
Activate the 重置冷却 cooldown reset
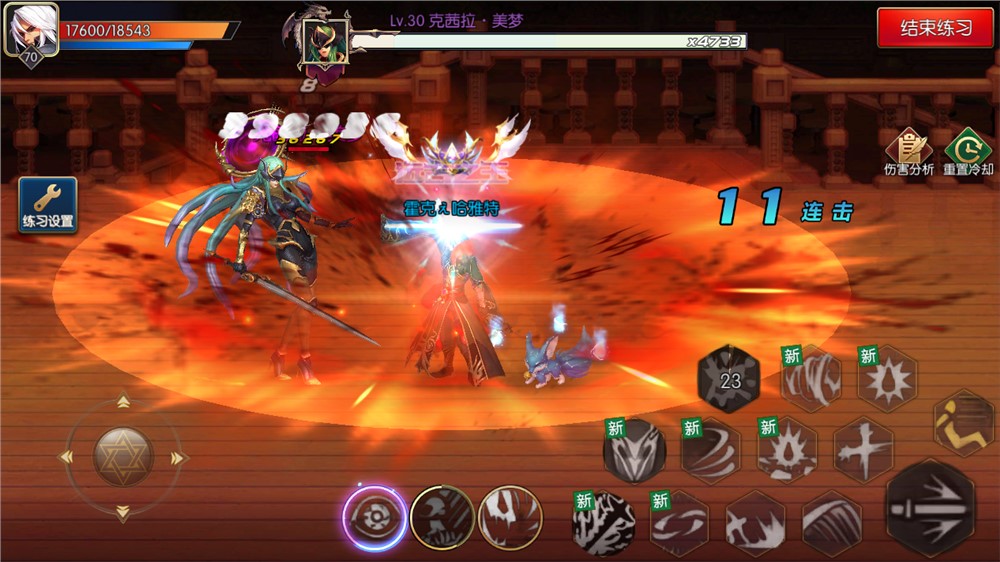tap(968, 153)
